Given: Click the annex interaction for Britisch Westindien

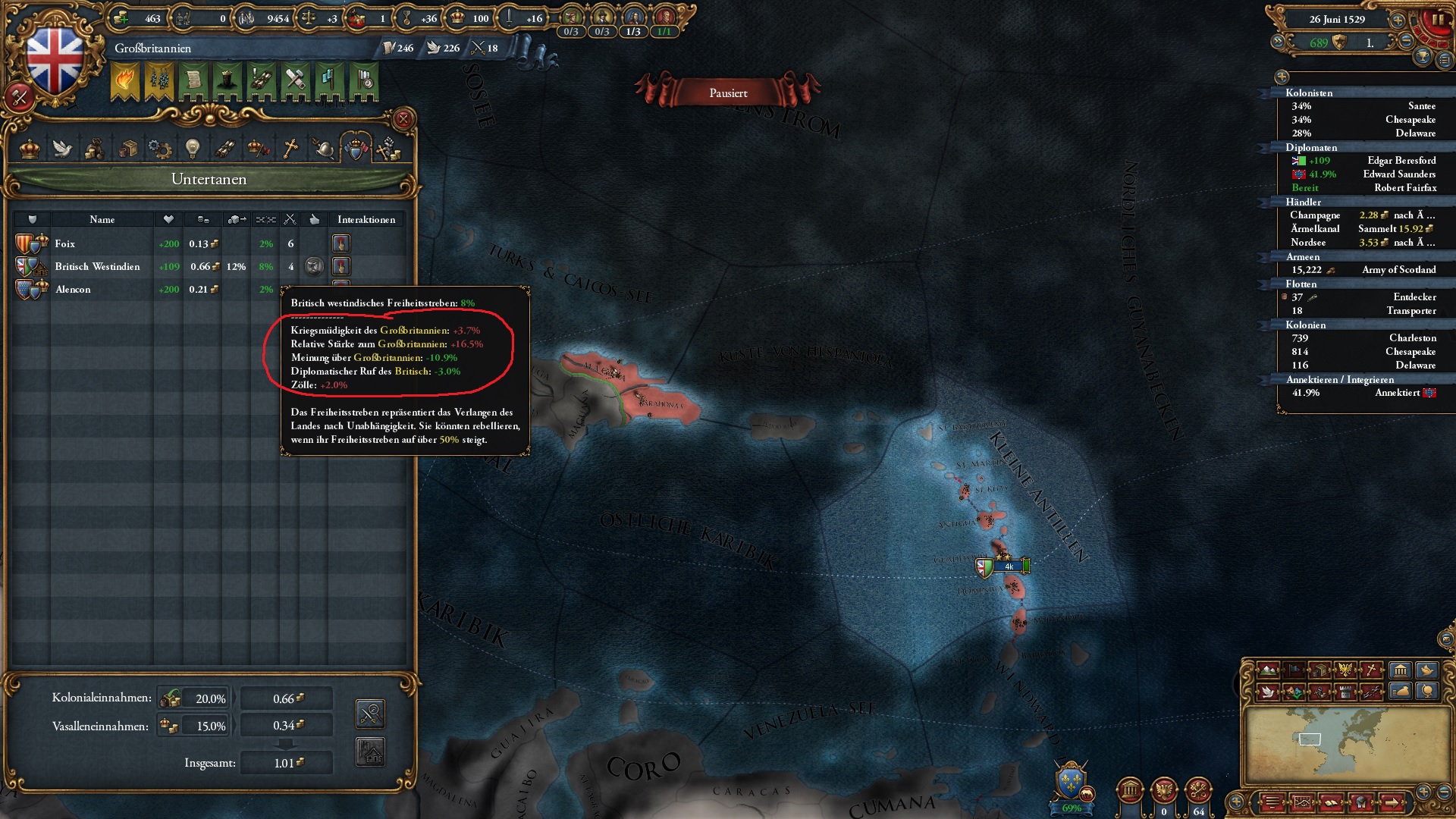Looking at the screenshot, I should coord(341,266).
